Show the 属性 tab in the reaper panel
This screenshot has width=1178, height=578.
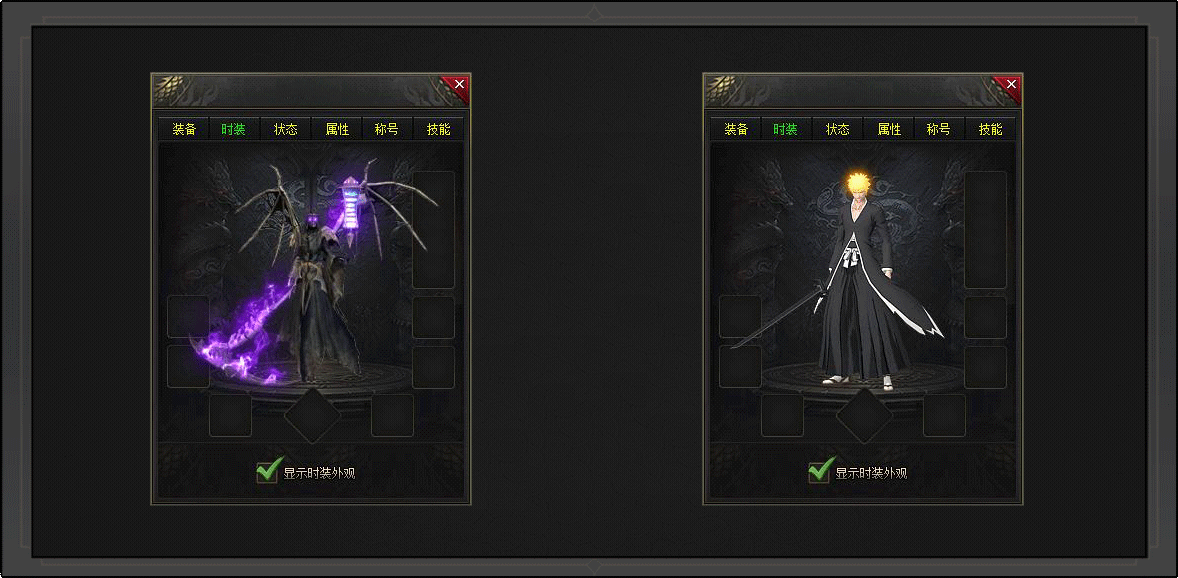(x=337, y=130)
